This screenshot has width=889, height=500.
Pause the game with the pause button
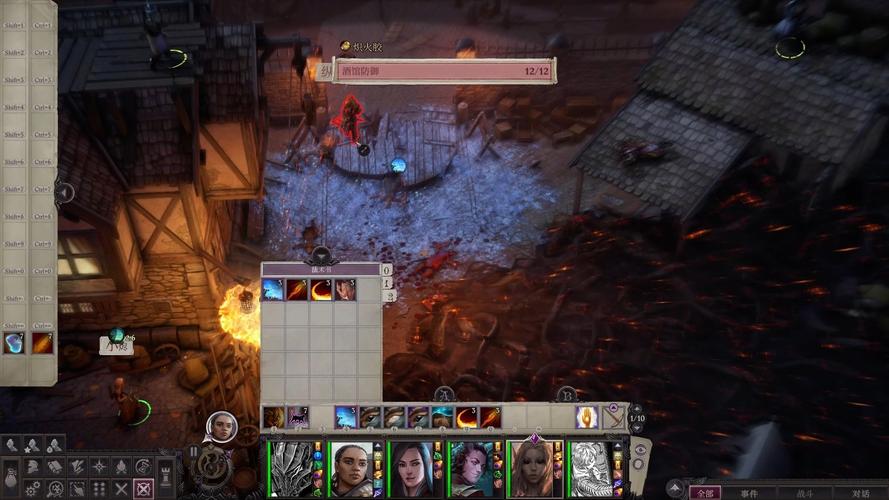(x=194, y=452)
